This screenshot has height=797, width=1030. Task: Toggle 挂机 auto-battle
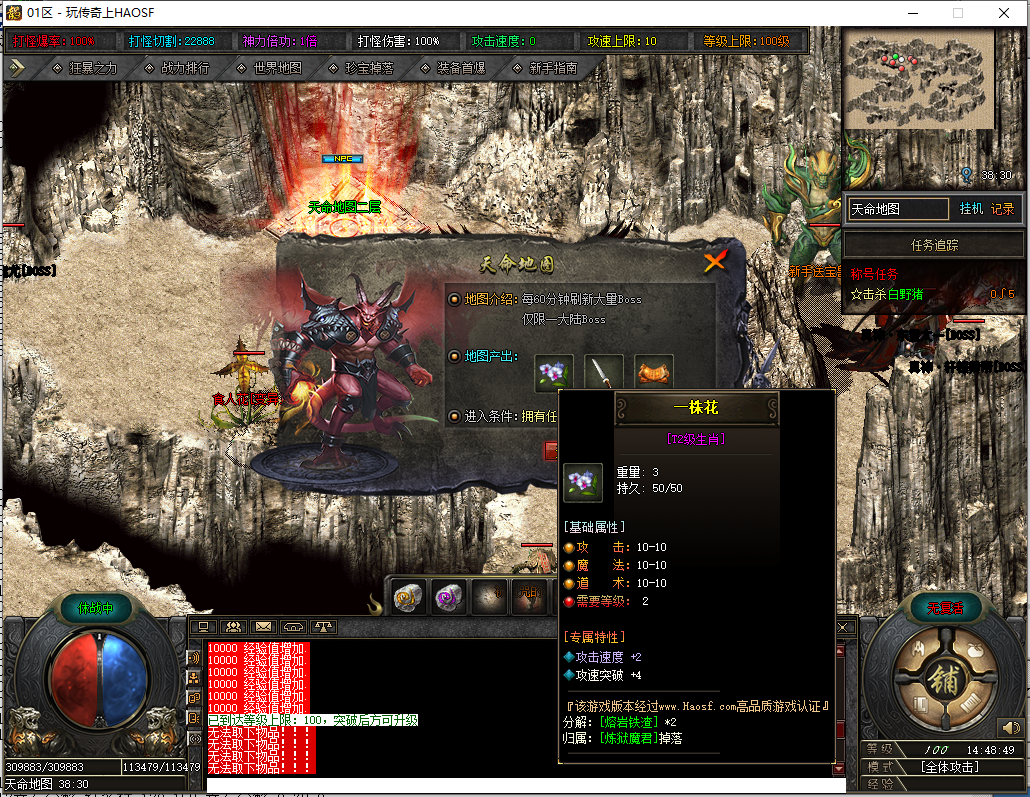(971, 209)
